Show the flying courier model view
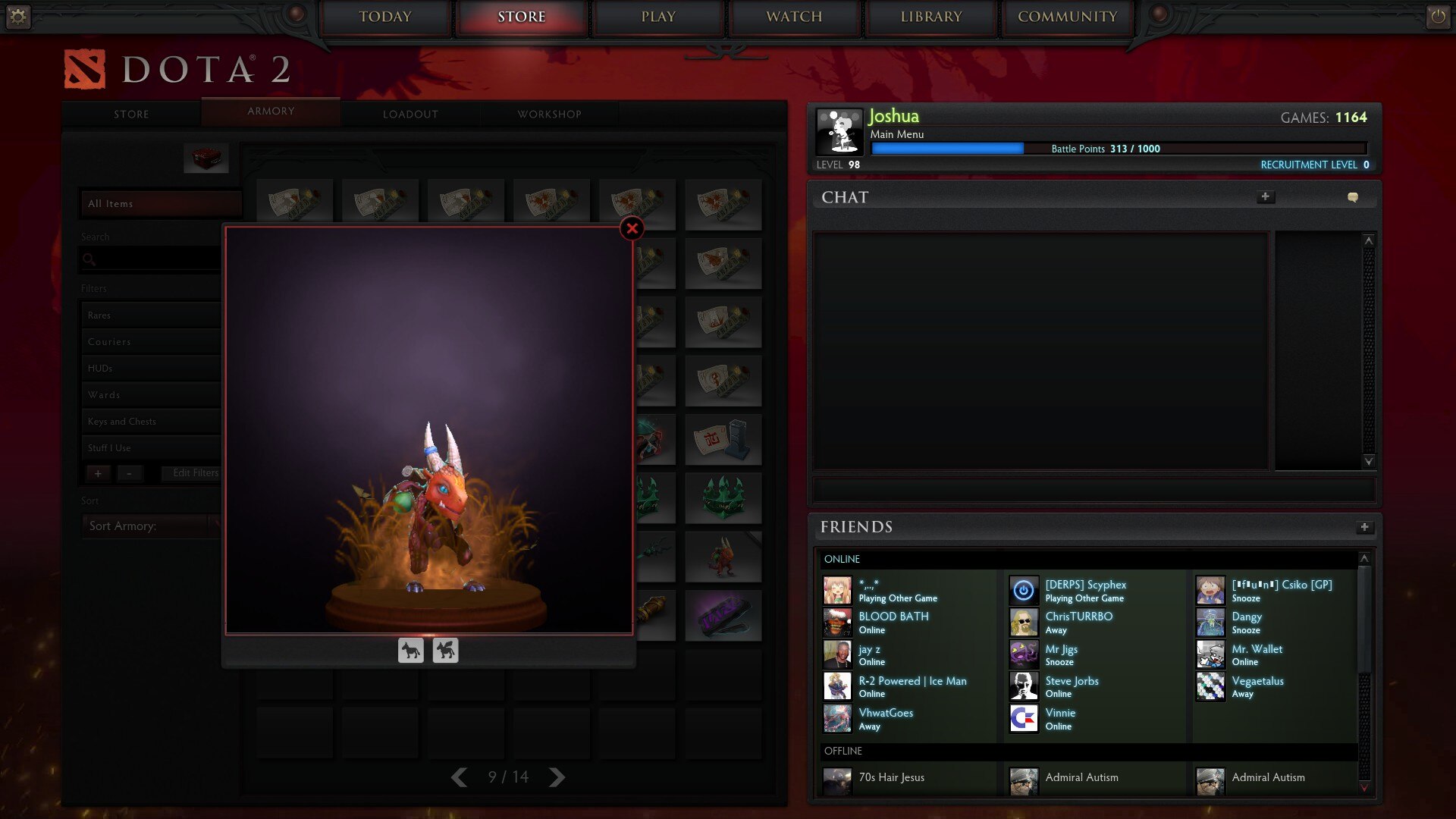1456x819 pixels. (445, 651)
